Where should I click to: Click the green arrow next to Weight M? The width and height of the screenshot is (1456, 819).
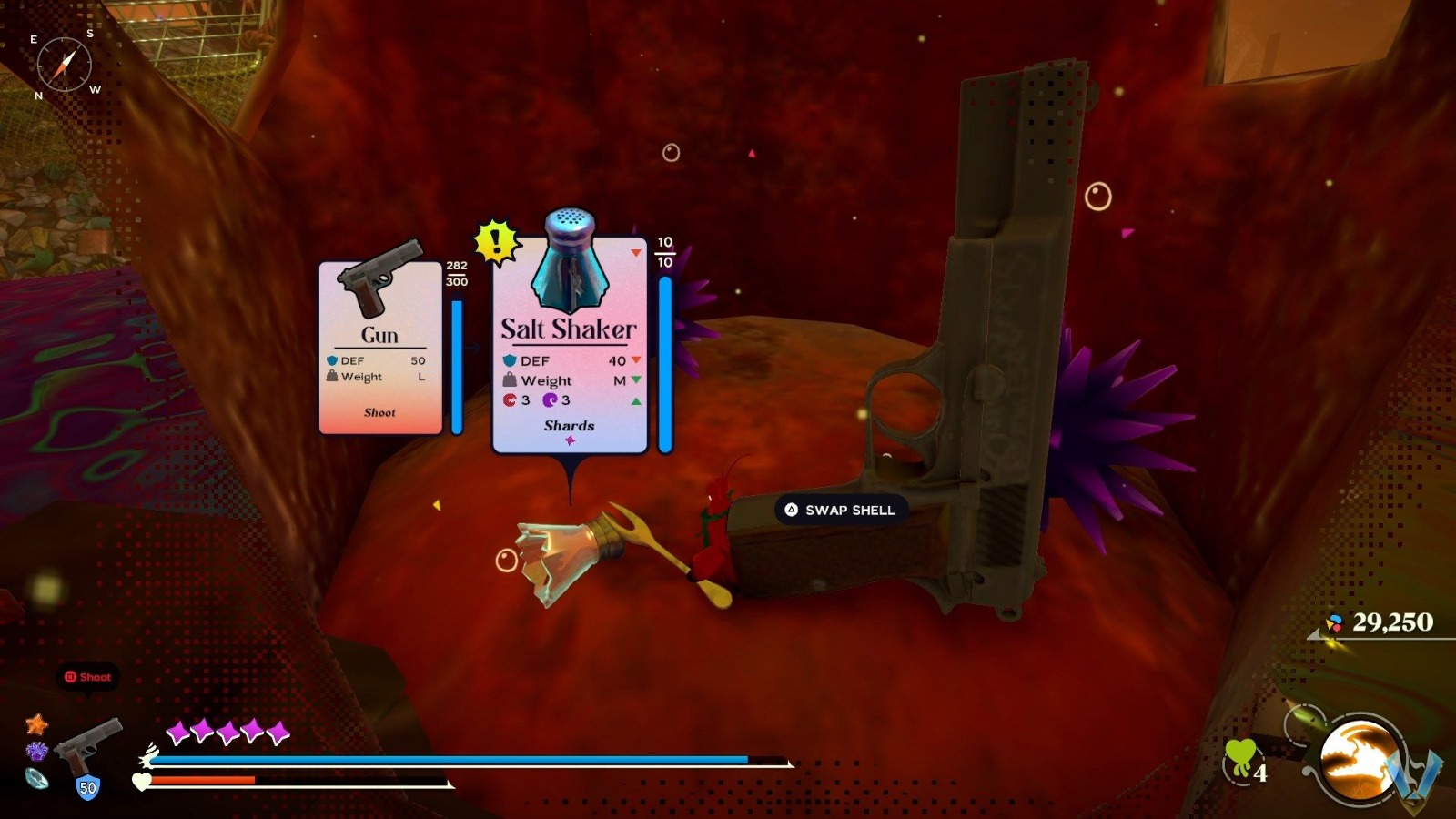[634, 380]
